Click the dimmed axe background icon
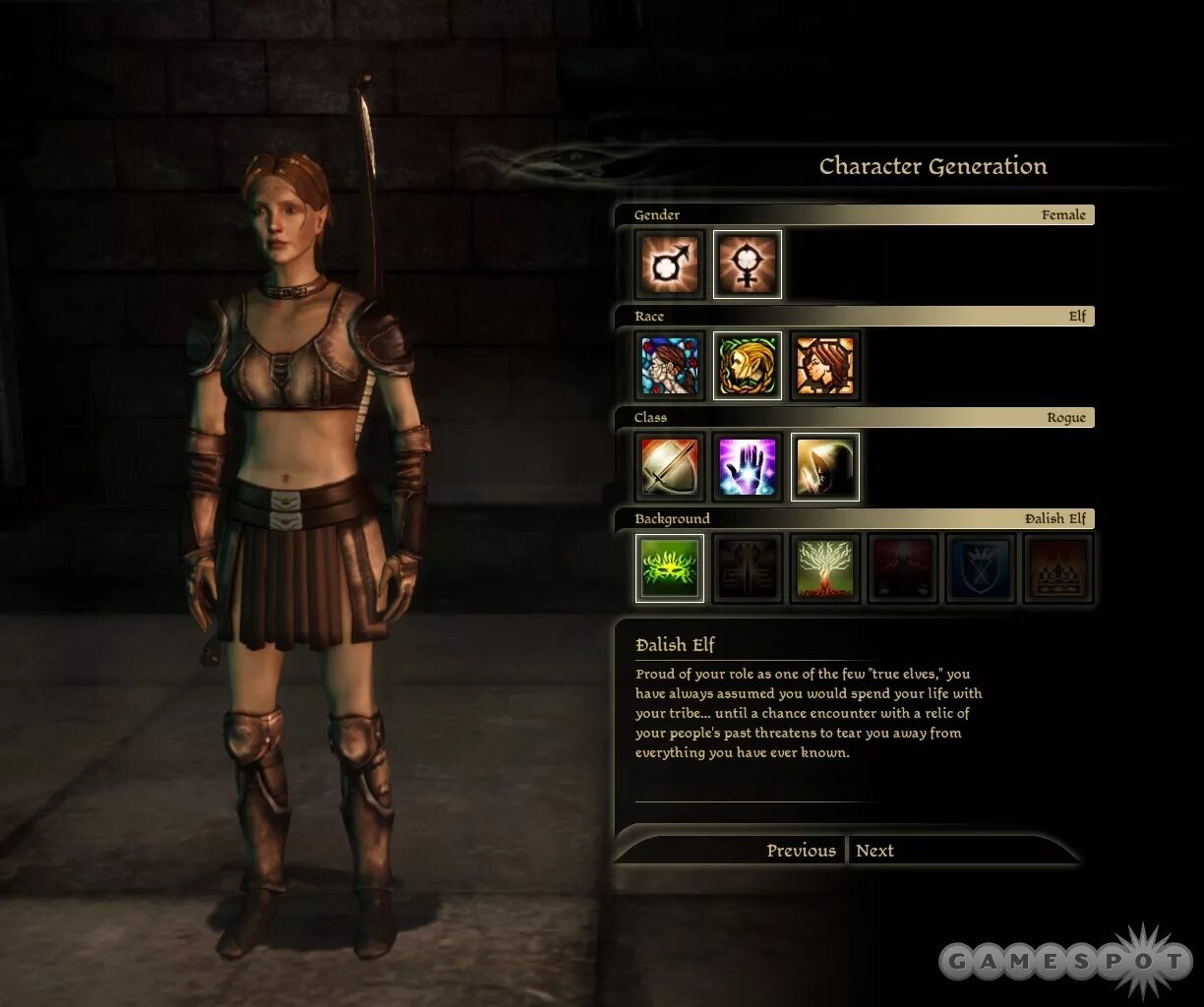Viewport: 1204px width, 1007px height. (748, 568)
